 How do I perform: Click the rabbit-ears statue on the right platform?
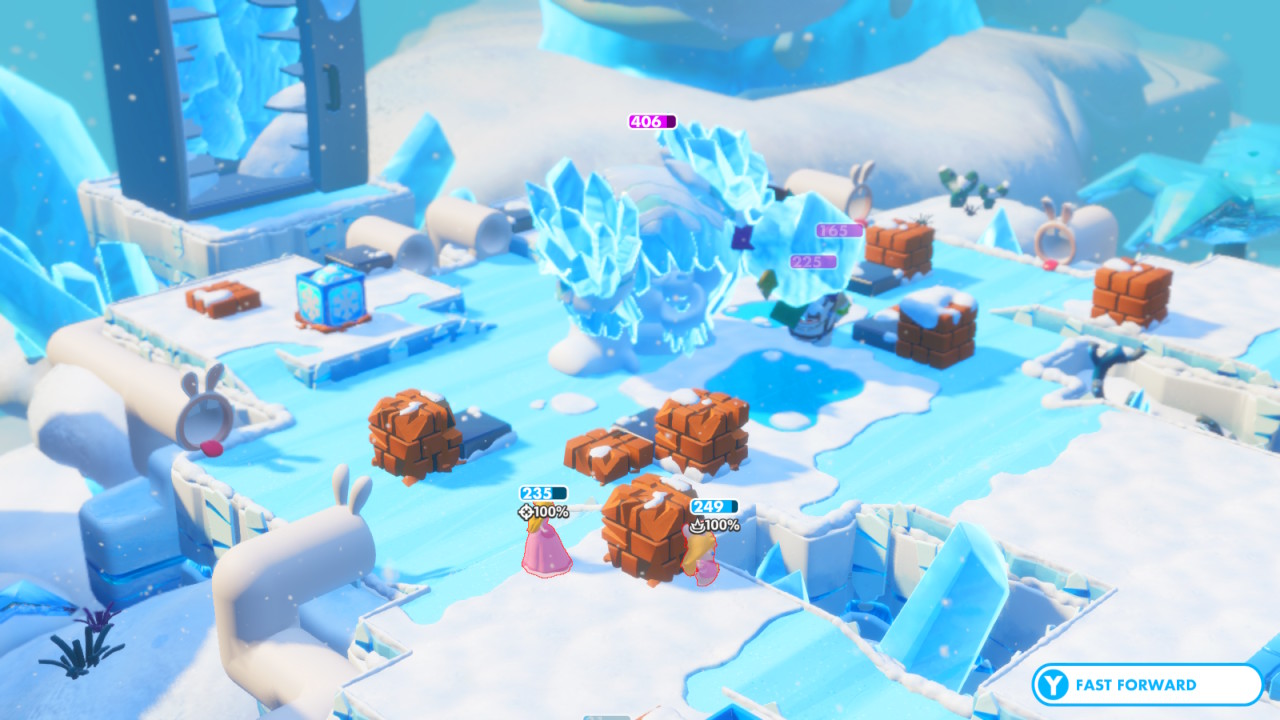point(1057,244)
